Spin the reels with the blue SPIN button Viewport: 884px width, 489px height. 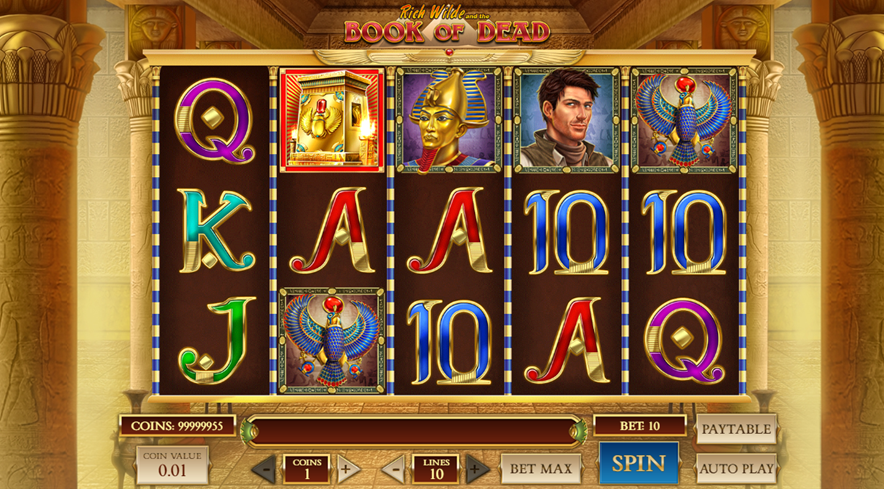(x=638, y=463)
